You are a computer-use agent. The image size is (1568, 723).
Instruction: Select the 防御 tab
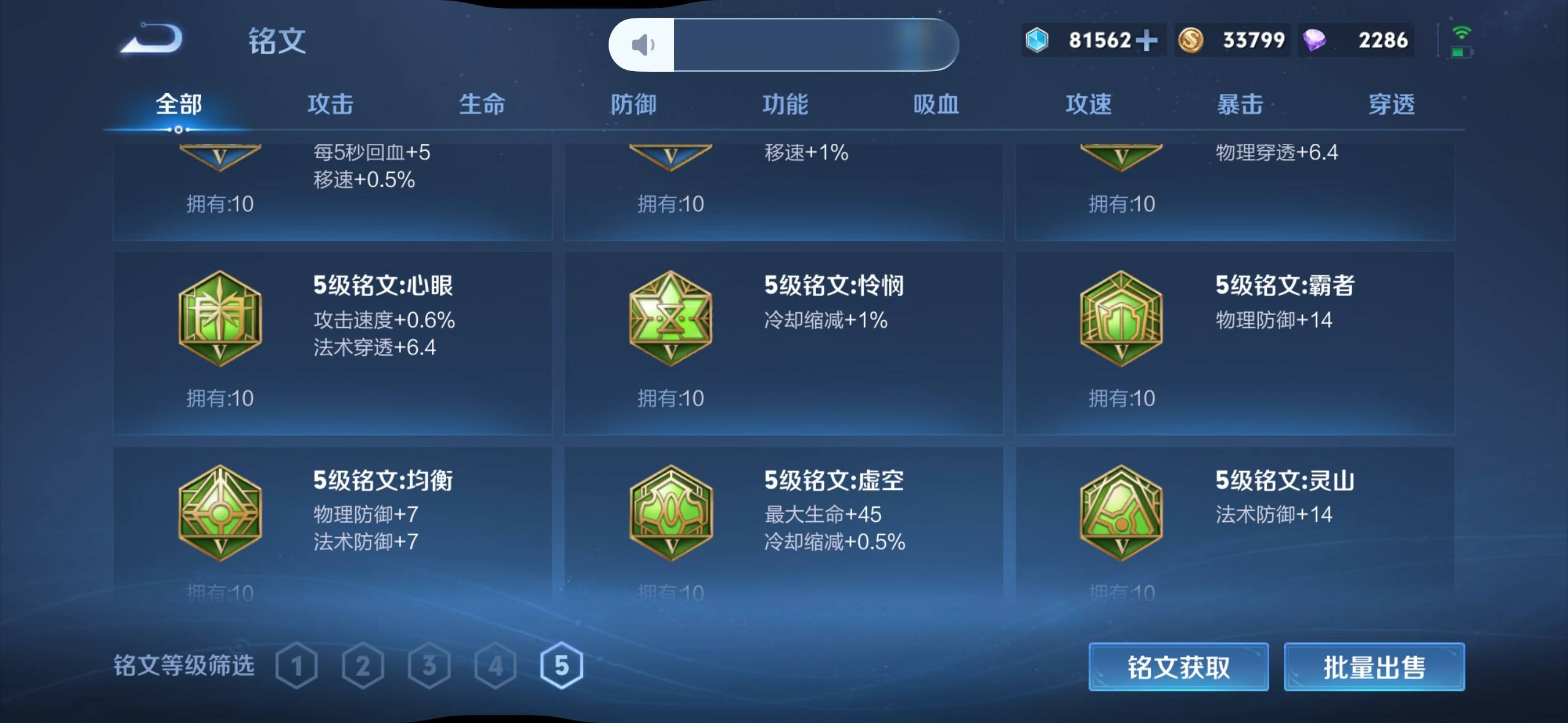(x=633, y=104)
